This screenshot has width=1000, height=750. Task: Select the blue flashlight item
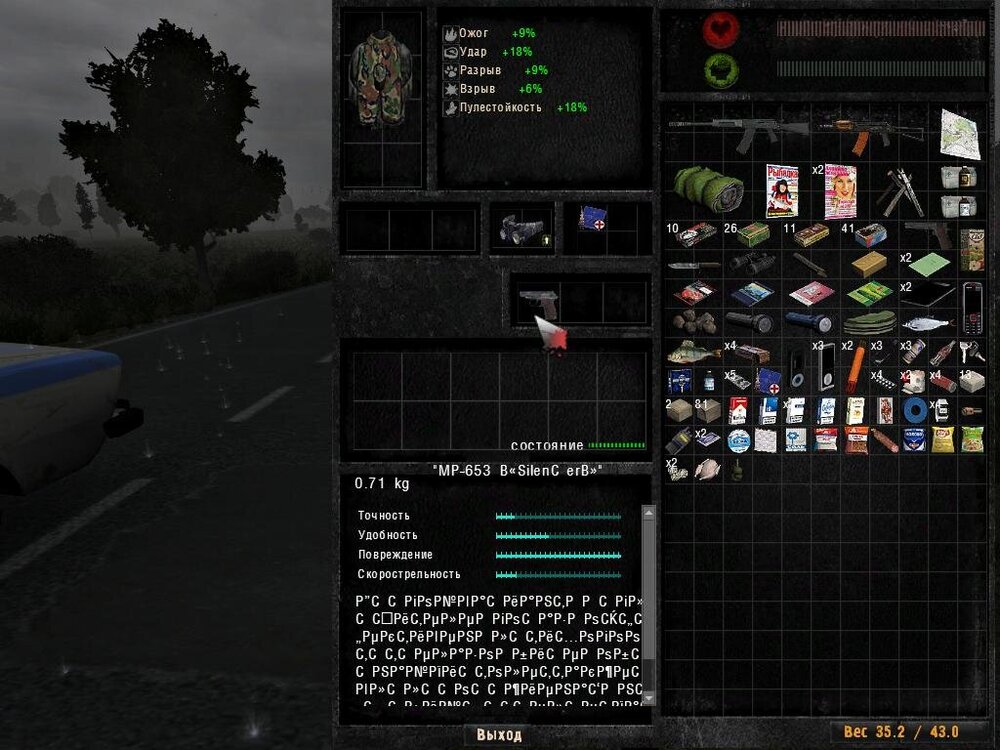(x=811, y=322)
